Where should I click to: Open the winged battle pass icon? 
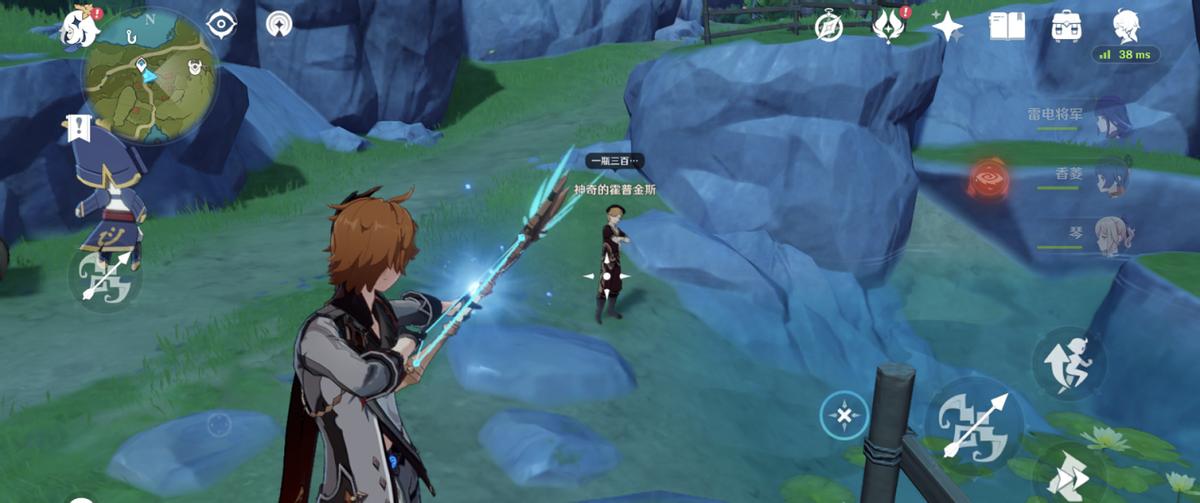tap(887, 26)
